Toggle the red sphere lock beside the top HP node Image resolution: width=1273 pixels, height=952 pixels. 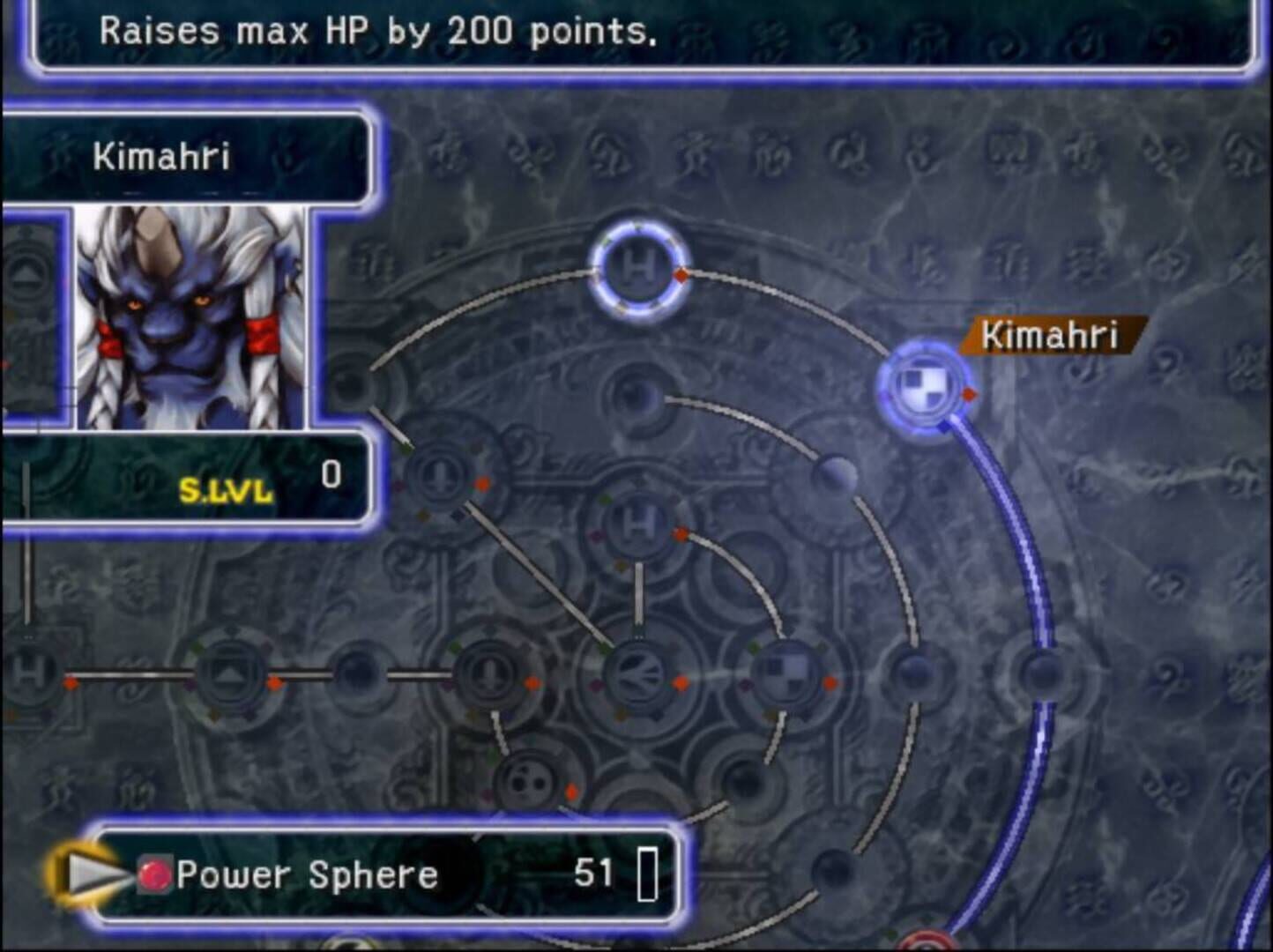(680, 277)
